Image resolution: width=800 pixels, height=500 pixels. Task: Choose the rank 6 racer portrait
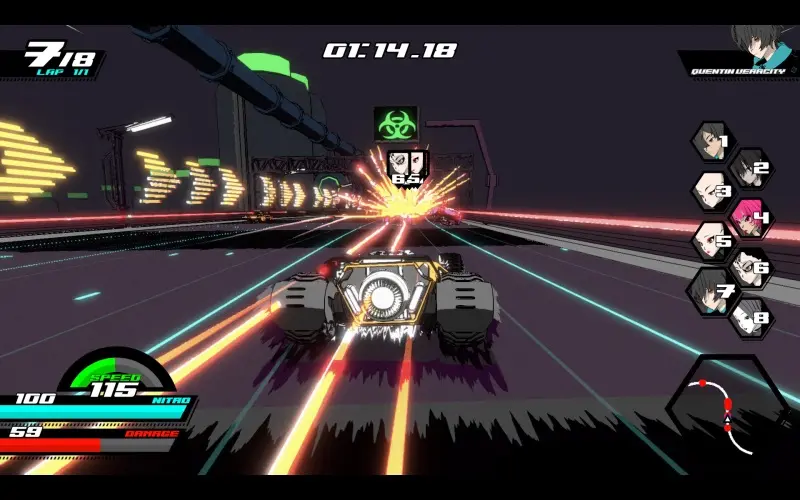tap(748, 267)
